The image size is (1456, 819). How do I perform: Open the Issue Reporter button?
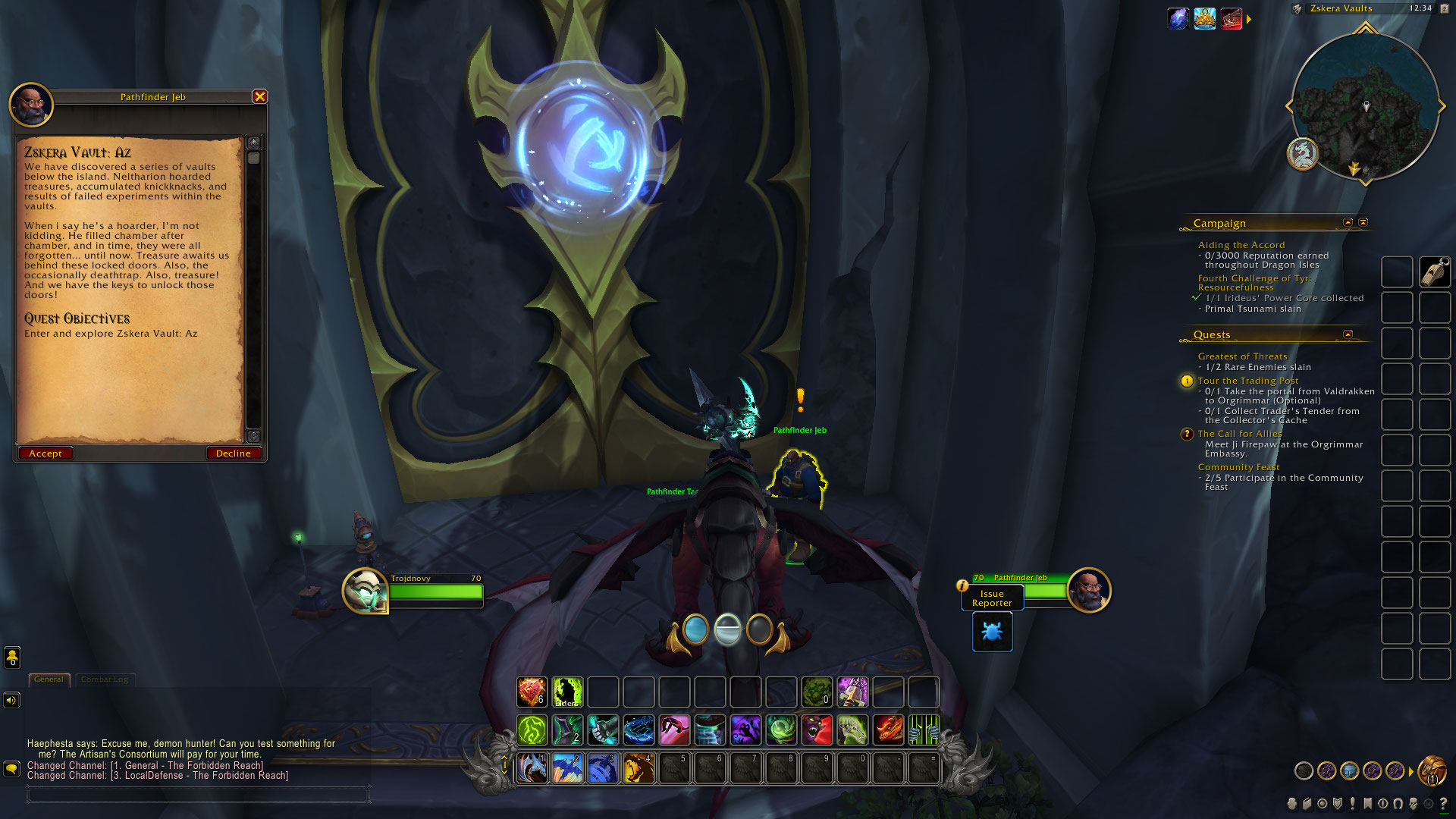click(x=992, y=598)
